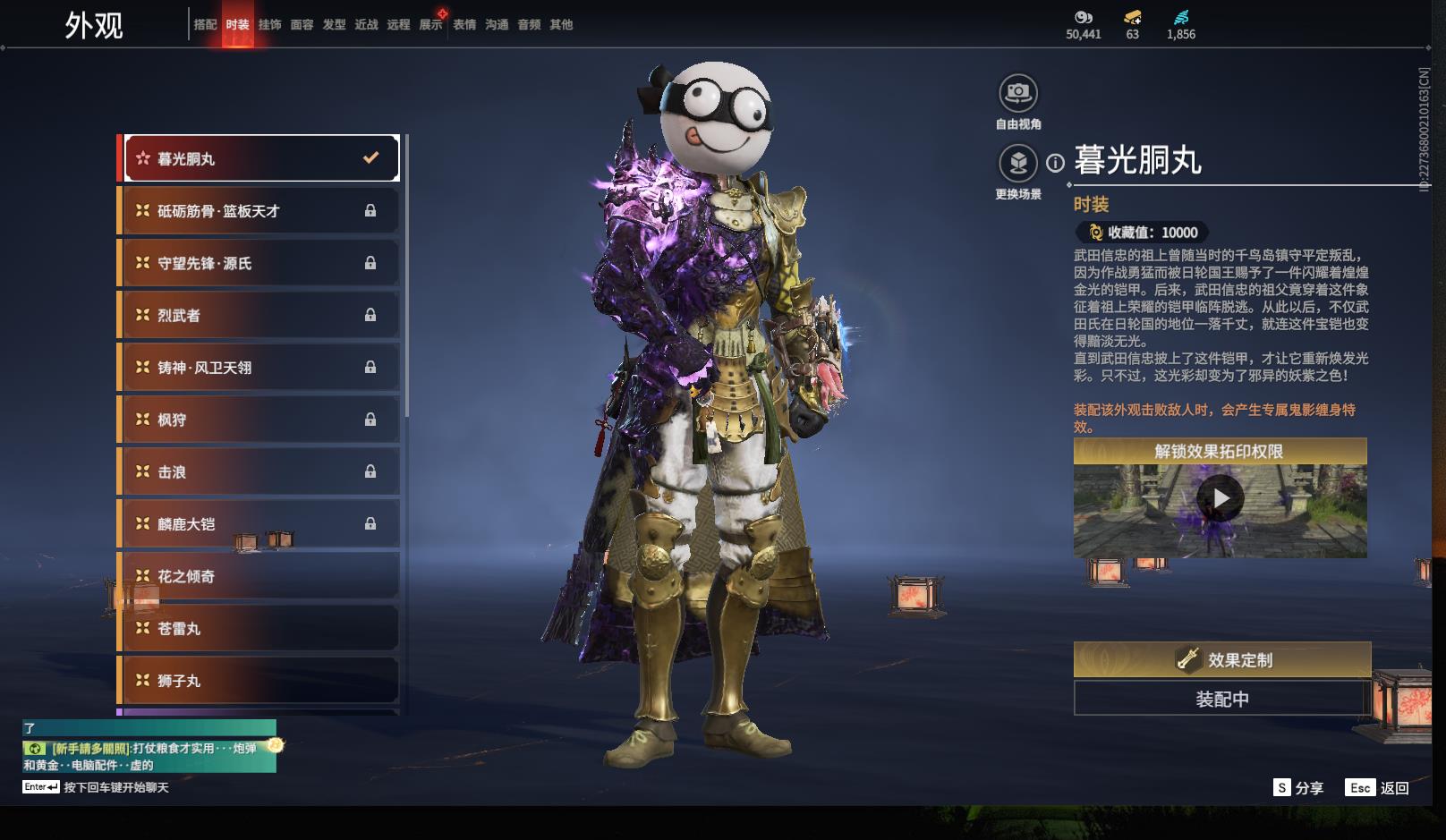Click 返回 to go back
Image resolution: width=1446 pixels, height=840 pixels.
pos(1379,787)
